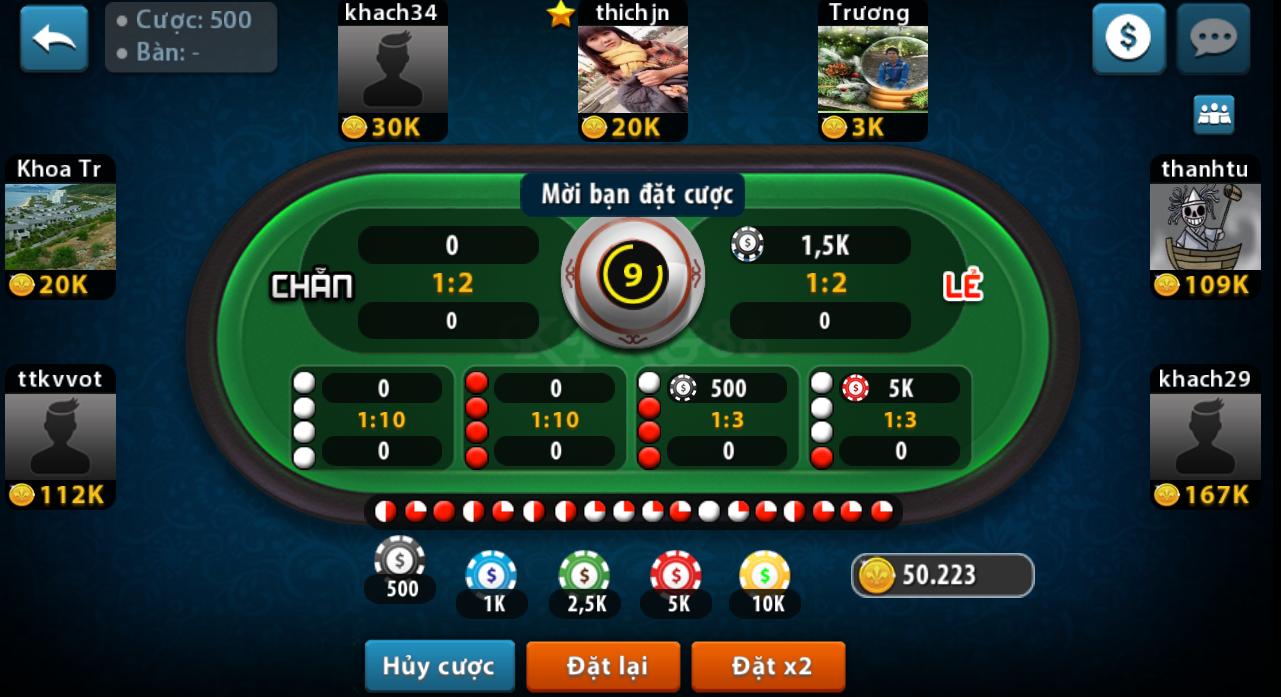Go back with the arrow button
1281x697 pixels.
tap(54, 39)
